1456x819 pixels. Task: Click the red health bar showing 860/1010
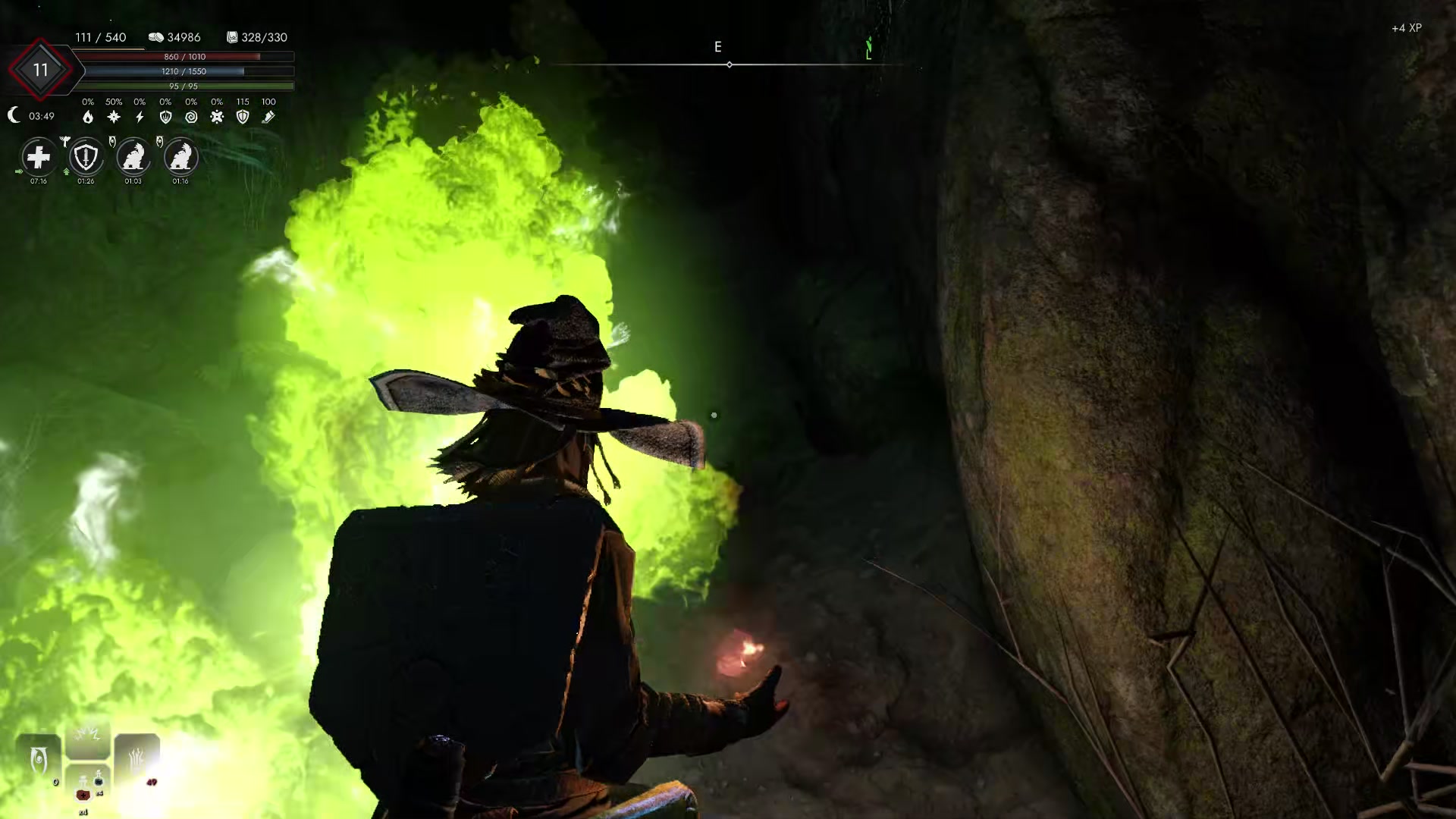tap(182, 56)
